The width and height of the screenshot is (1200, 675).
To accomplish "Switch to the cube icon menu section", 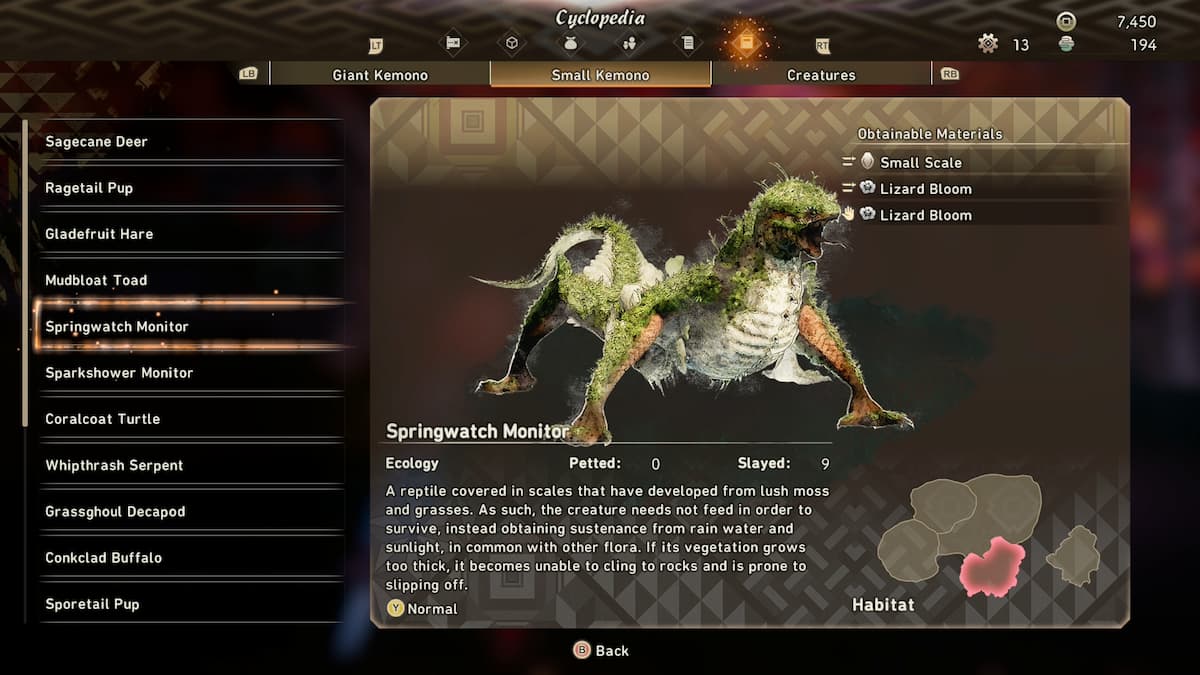I will pyautogui.click(x=512, y=43).
